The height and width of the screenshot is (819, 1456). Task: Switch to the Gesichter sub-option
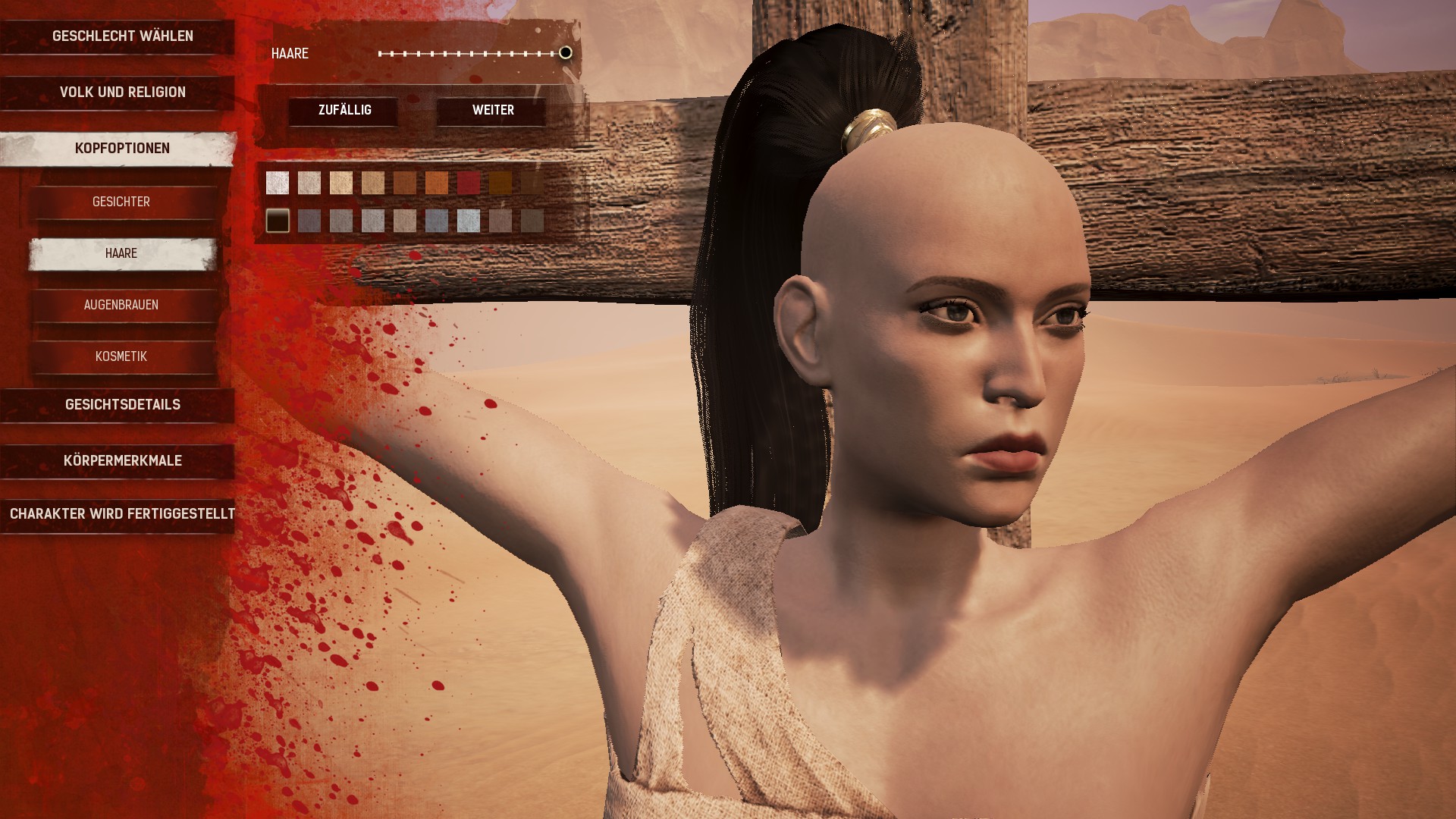[121, 202]
